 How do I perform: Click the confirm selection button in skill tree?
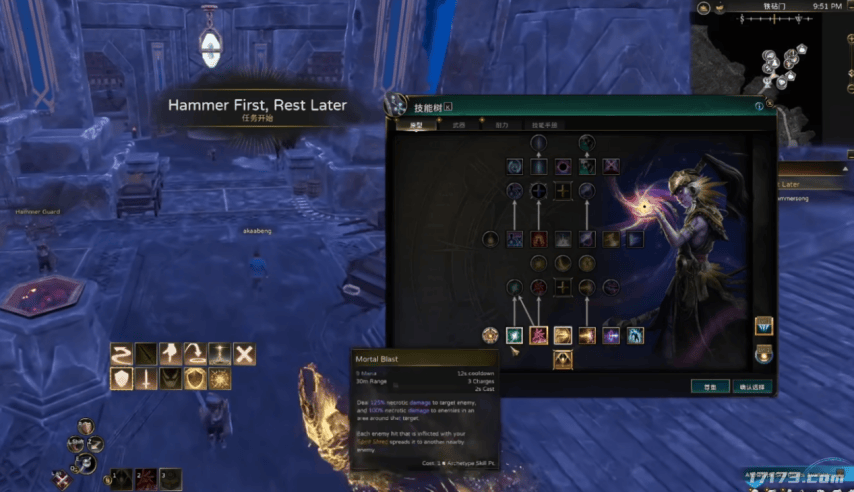(750, 386)
